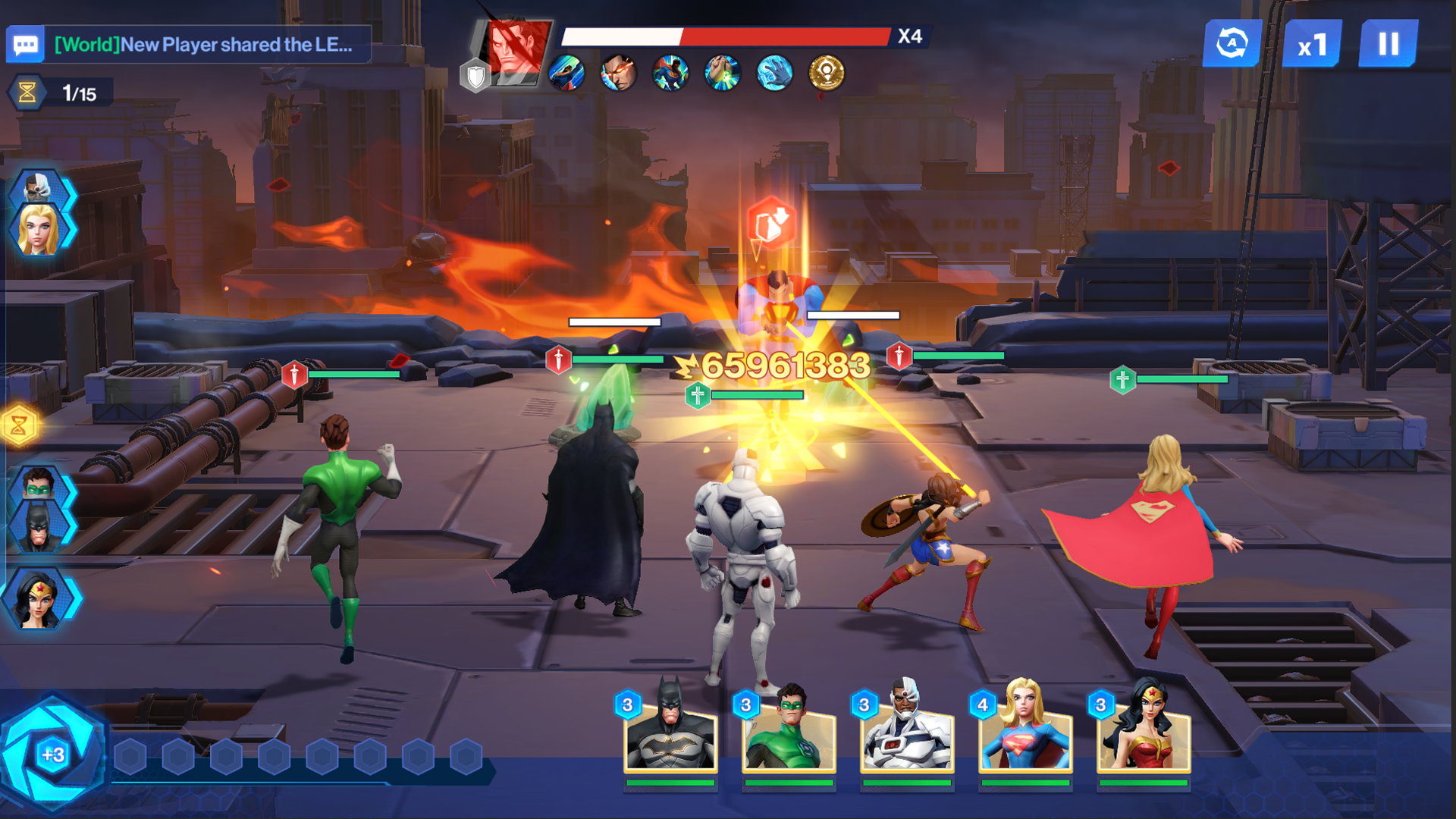
Task: Switch battle speed from x1
Action: (x=1312, y=44)
